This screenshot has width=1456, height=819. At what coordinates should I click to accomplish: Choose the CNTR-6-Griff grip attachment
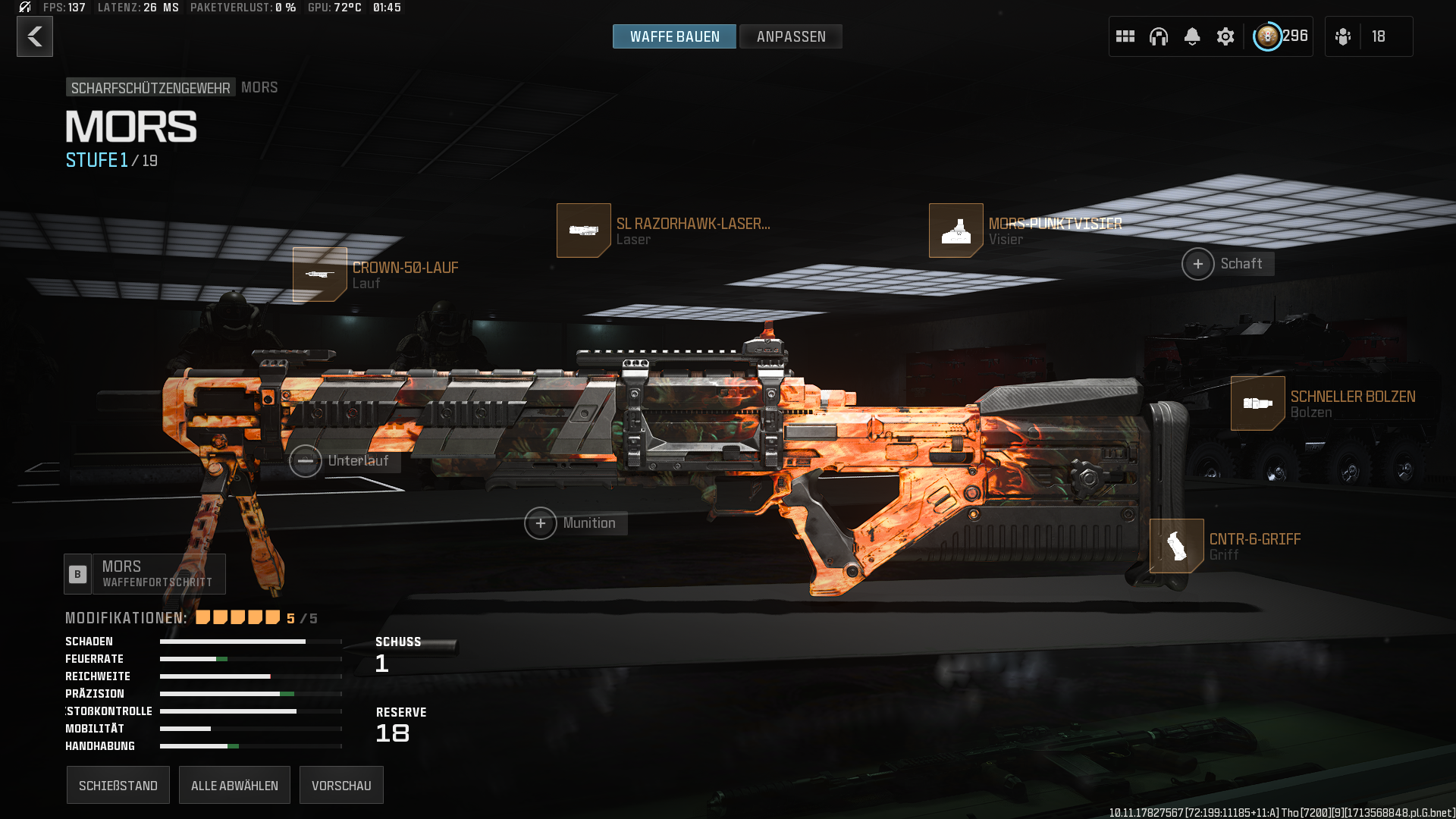[x=1177, y=546]
